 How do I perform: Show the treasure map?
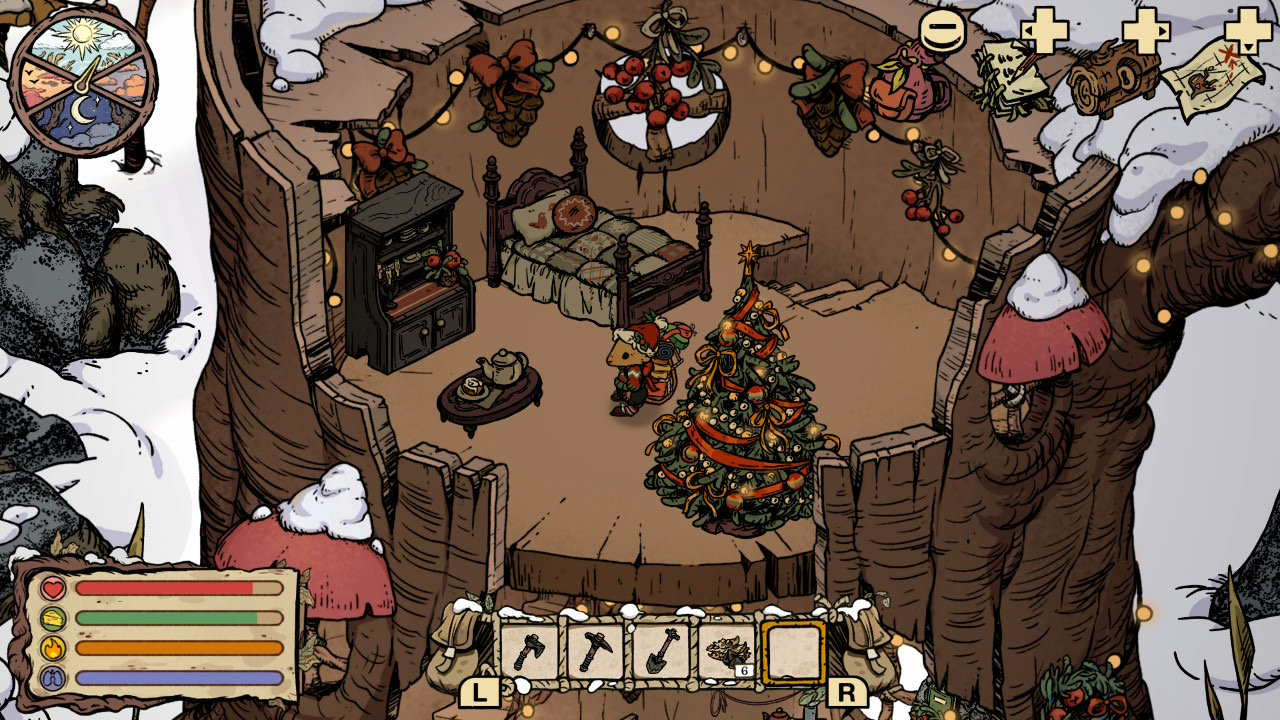[x=1214, y=76]
